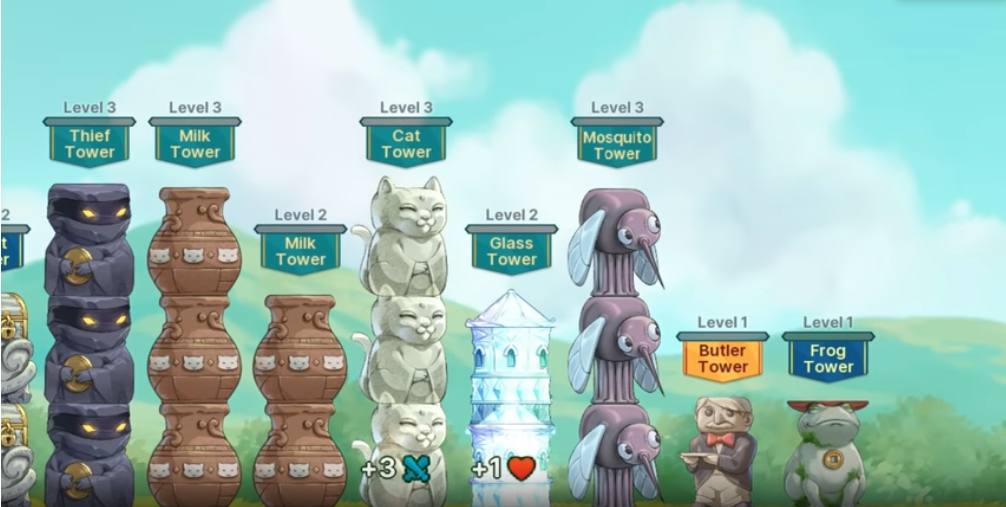
Task: Select the Glass Tower banner
Action: tap(512, 250)
